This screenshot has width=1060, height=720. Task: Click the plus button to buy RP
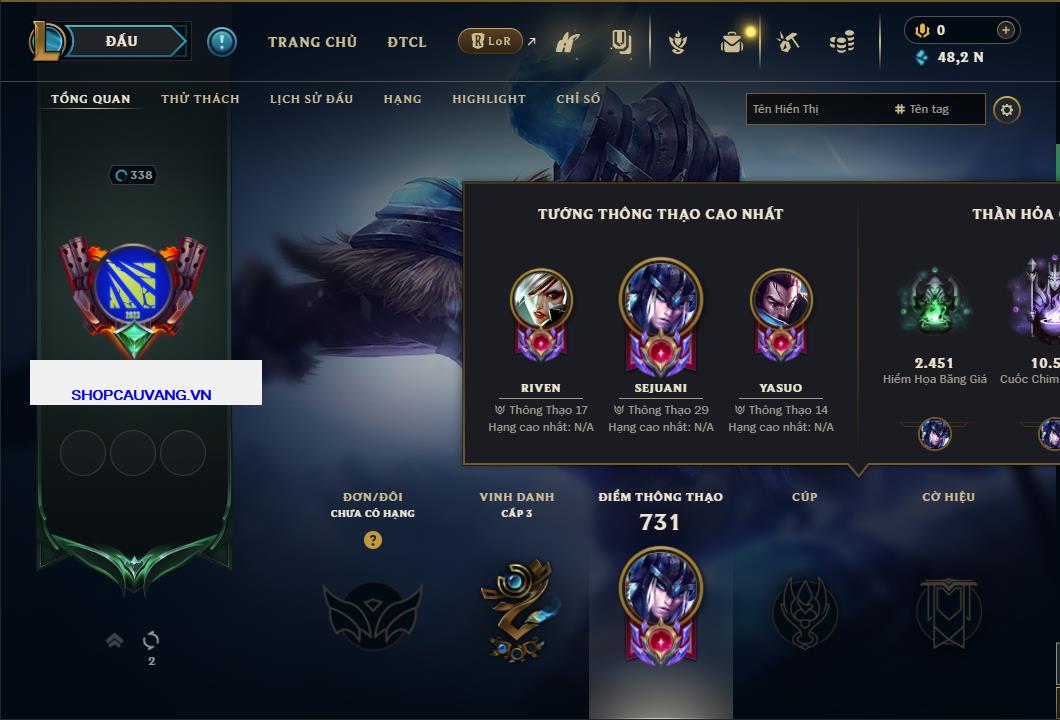click(1005, 30)
